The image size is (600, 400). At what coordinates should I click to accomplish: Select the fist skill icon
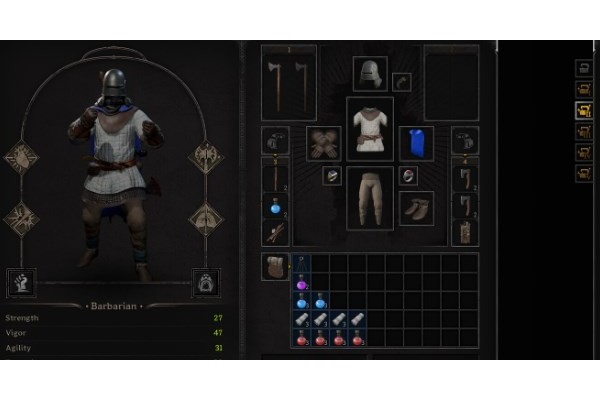click(x=21, y=283)
